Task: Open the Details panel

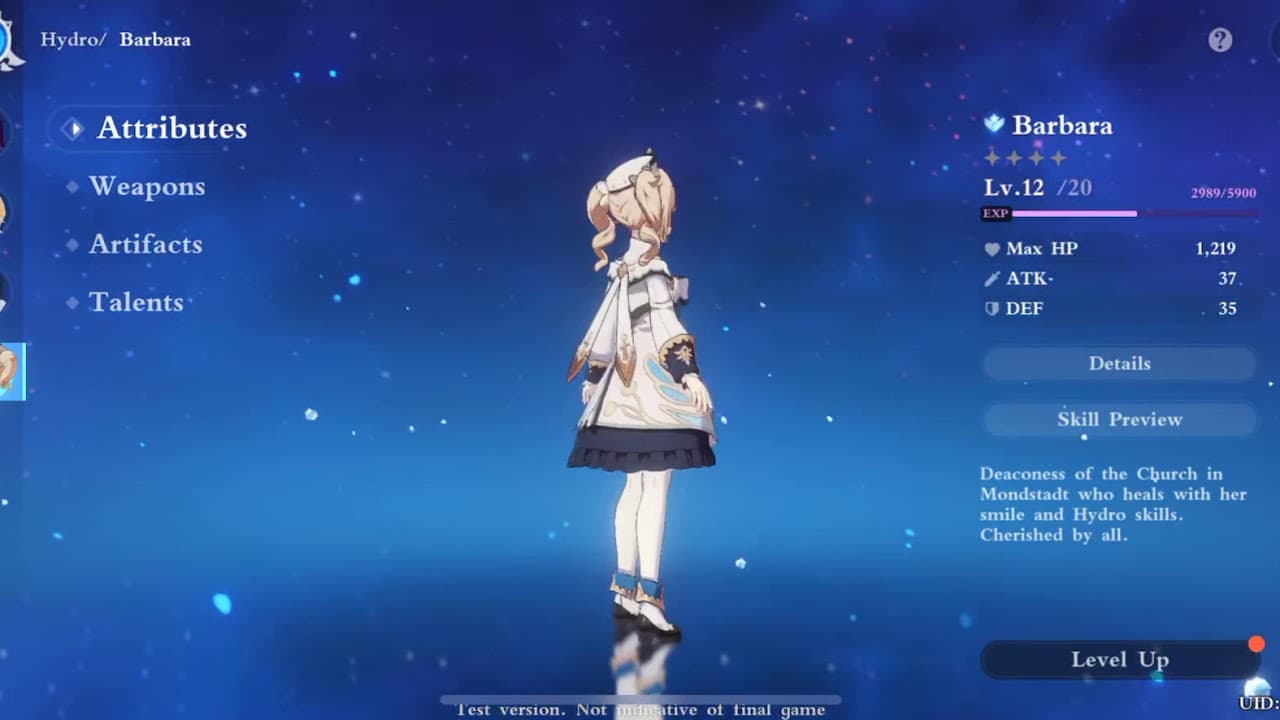Action: 1118,363
